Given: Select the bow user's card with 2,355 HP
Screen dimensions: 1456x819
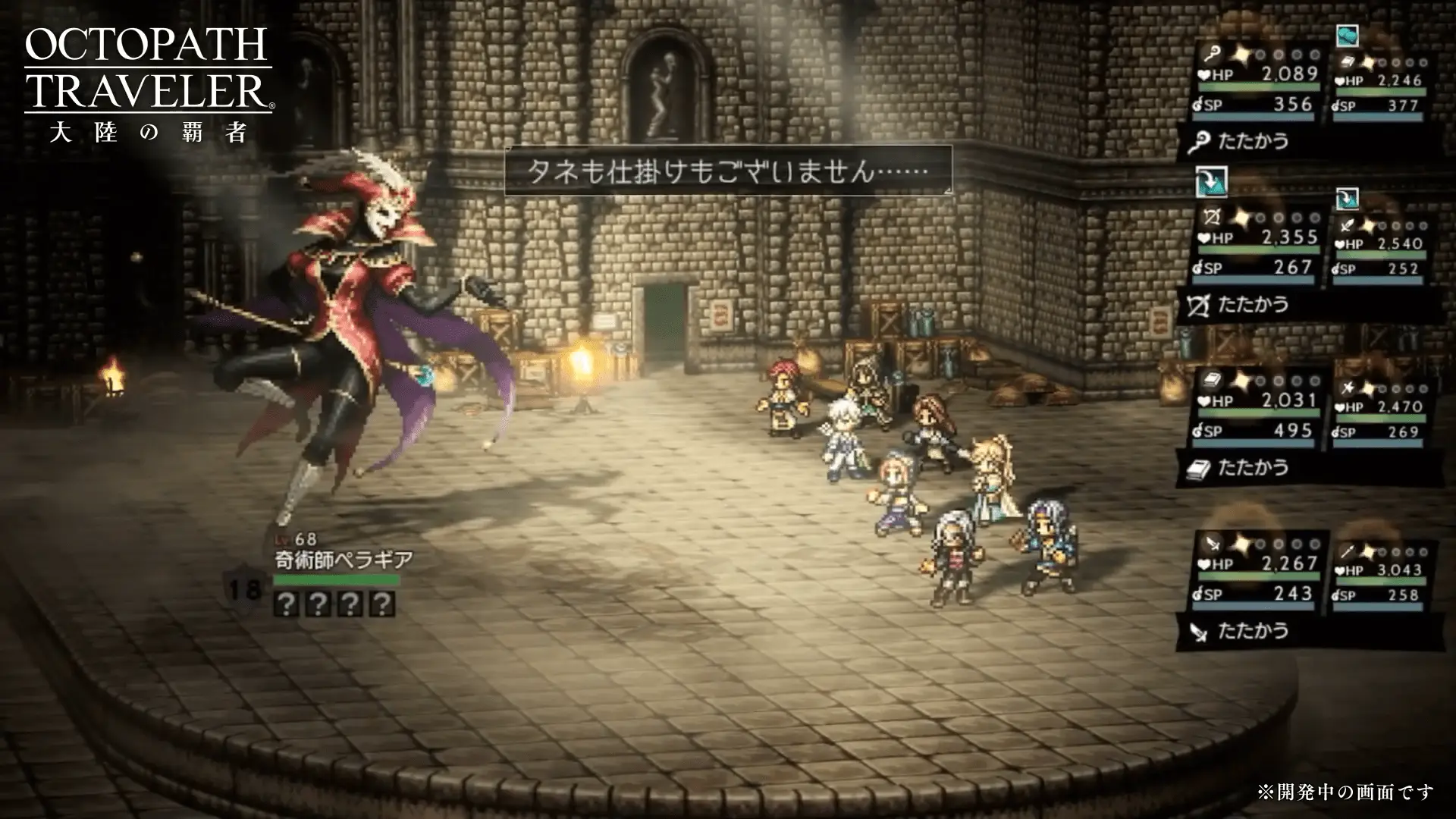Looking at the screenshot, I should (1256, 246).
